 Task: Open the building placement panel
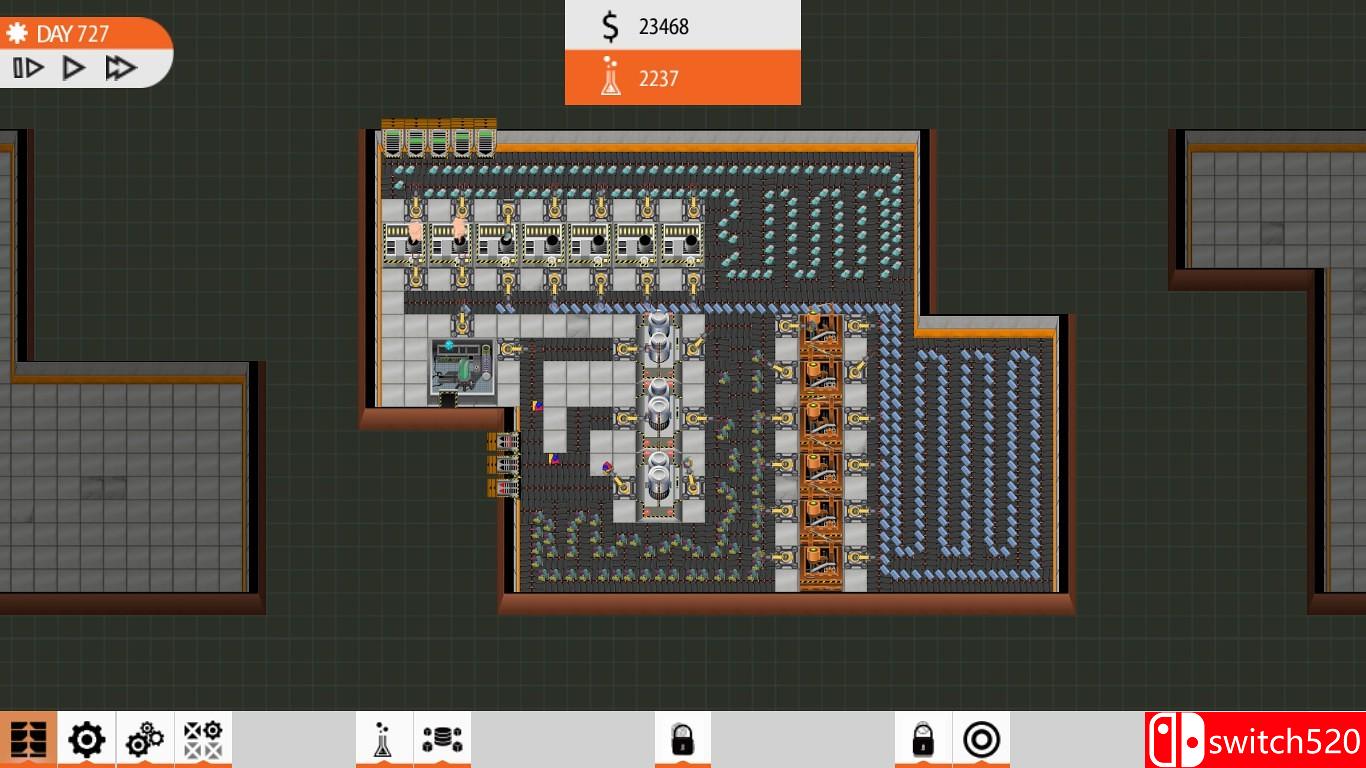[x=30, y=738]
